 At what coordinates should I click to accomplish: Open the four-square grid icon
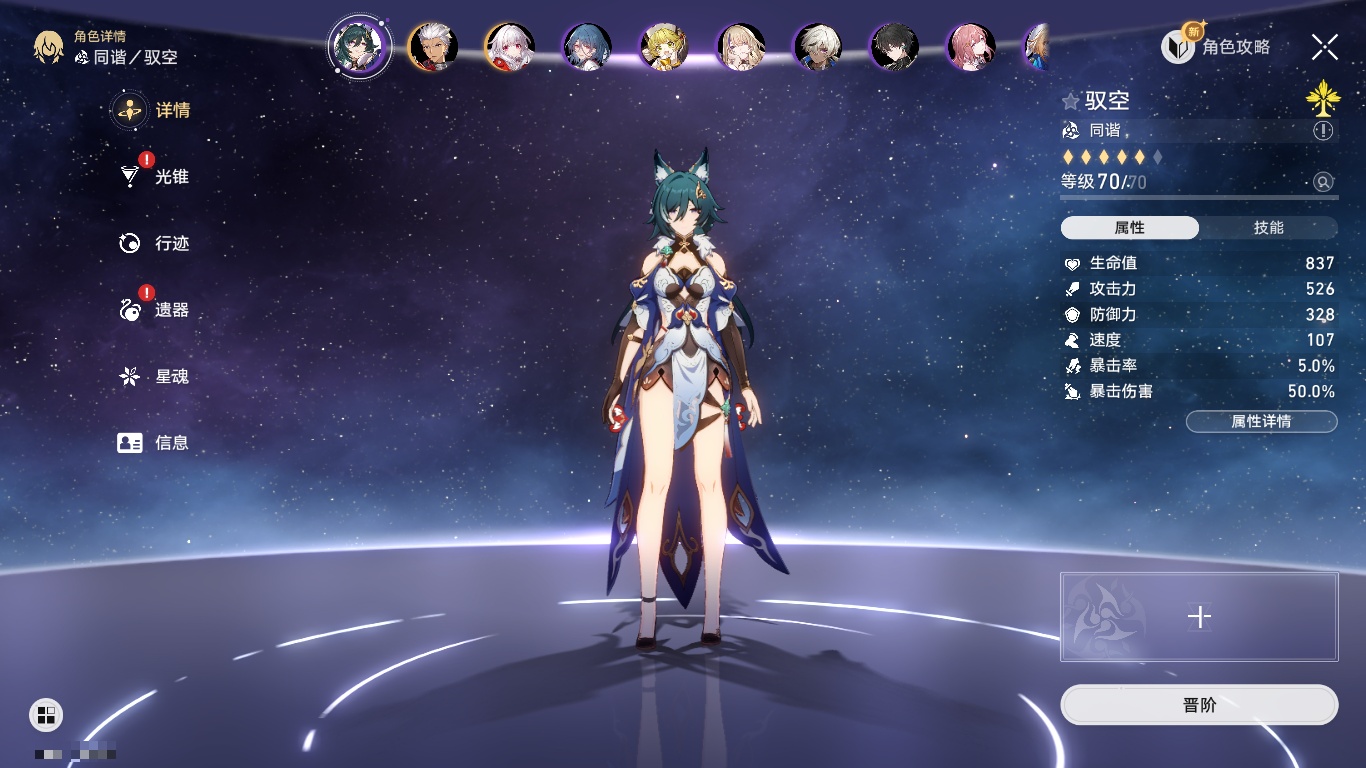(x=46, y=714)
